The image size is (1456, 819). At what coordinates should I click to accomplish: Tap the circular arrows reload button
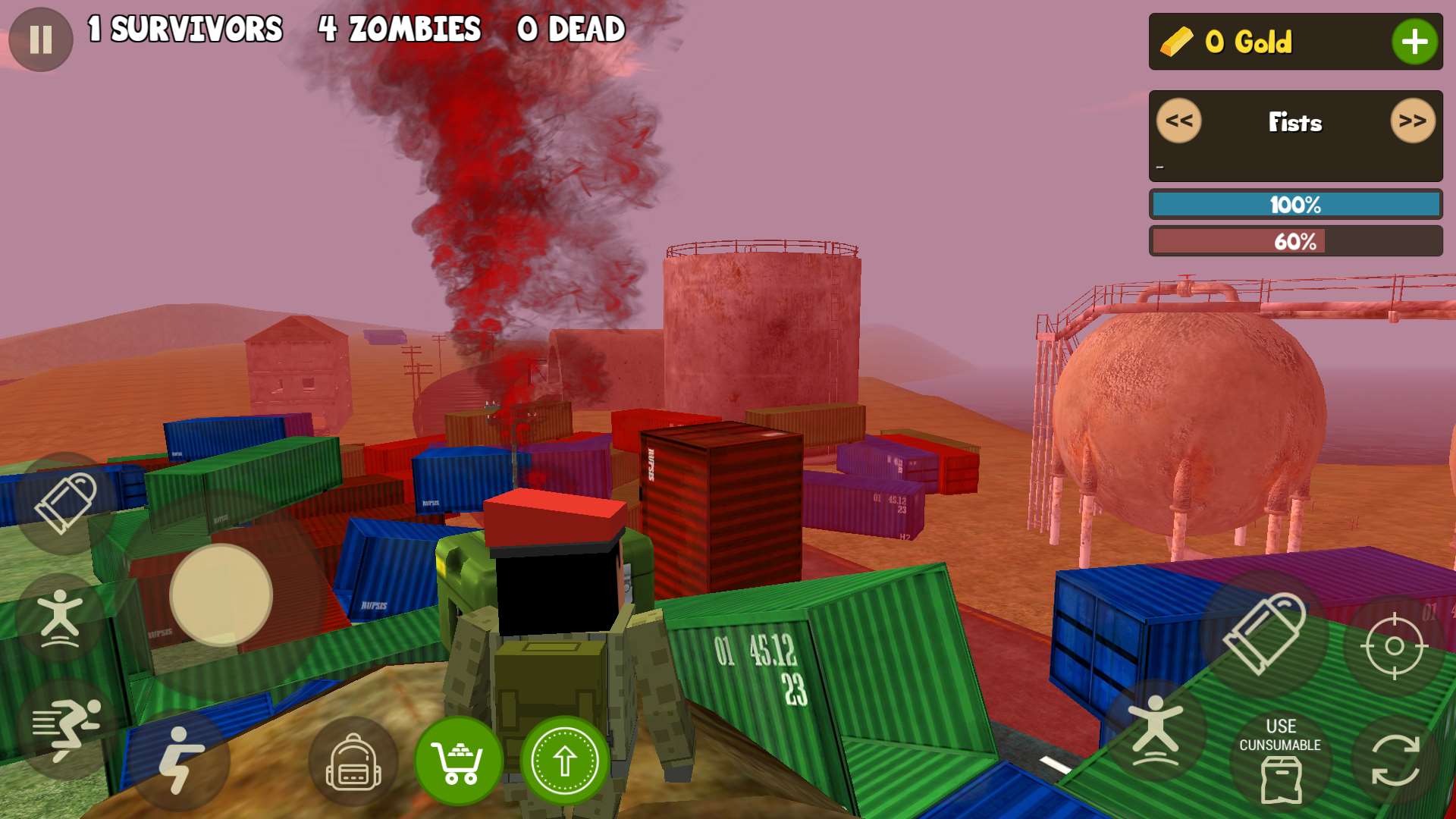[x=1395, y=761]
